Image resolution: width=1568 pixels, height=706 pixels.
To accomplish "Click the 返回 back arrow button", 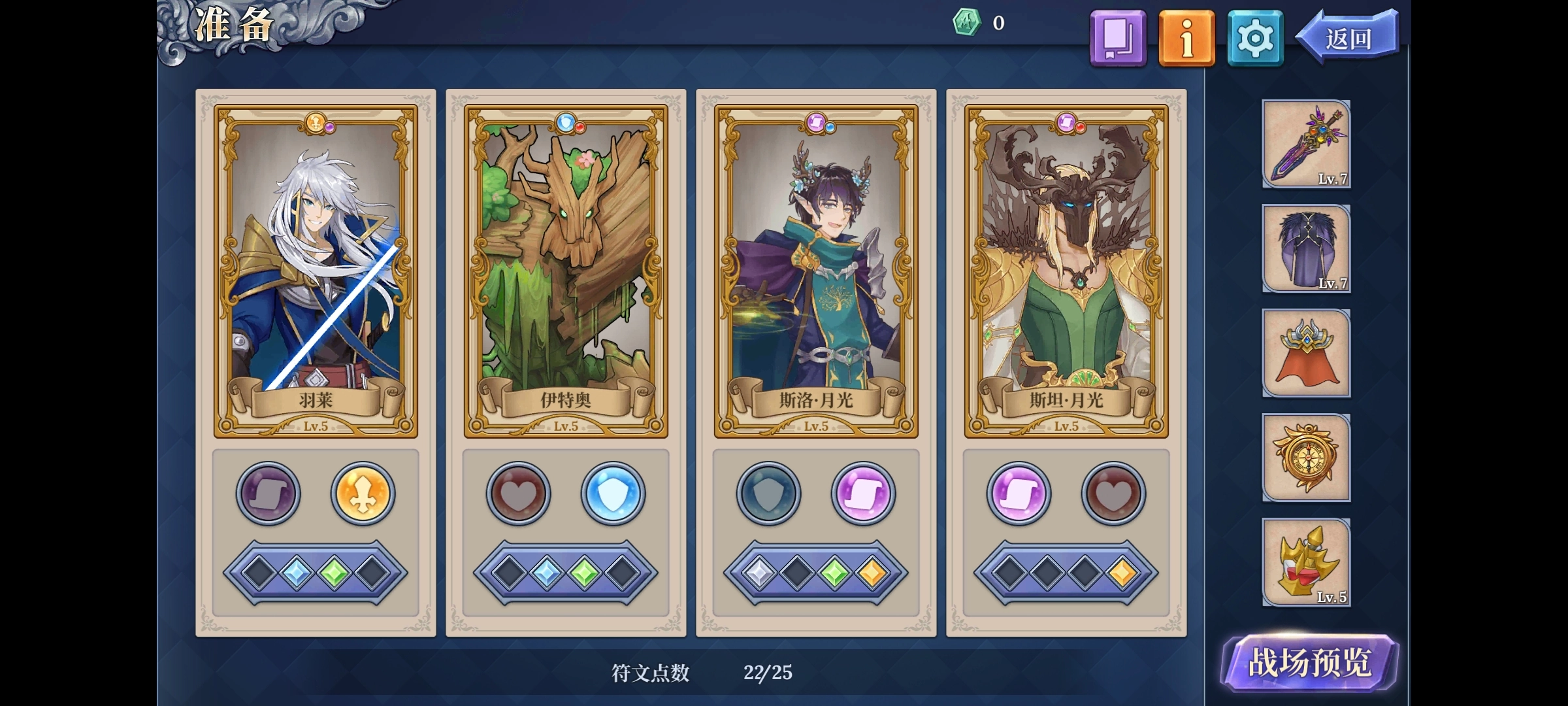I will (x=1348, y=38).
